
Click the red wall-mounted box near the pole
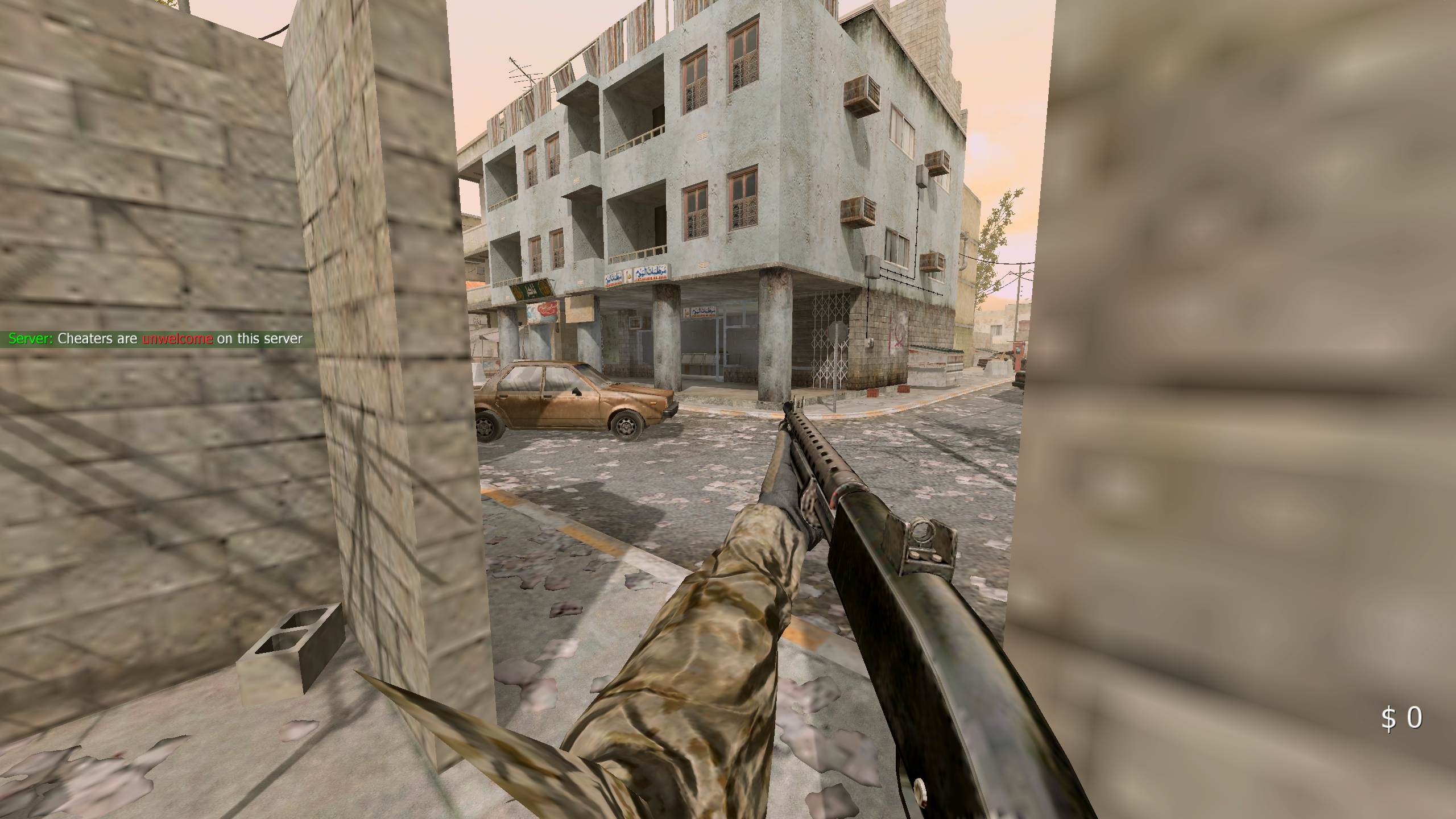(1020, 351)
